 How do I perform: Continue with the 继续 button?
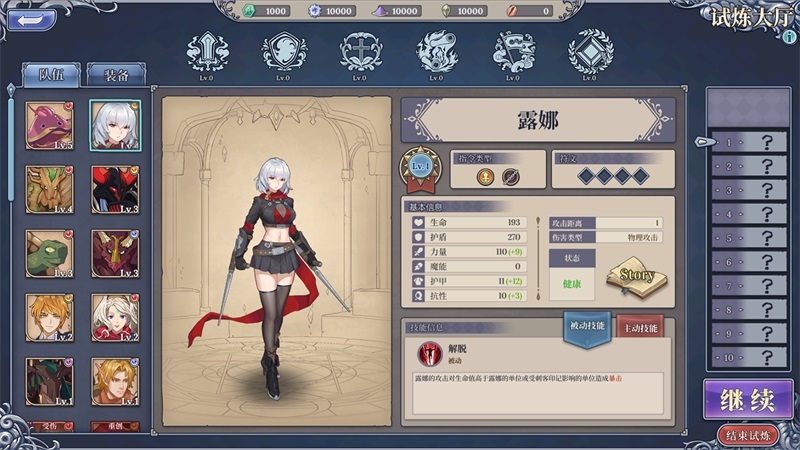(x=748, y=400)
